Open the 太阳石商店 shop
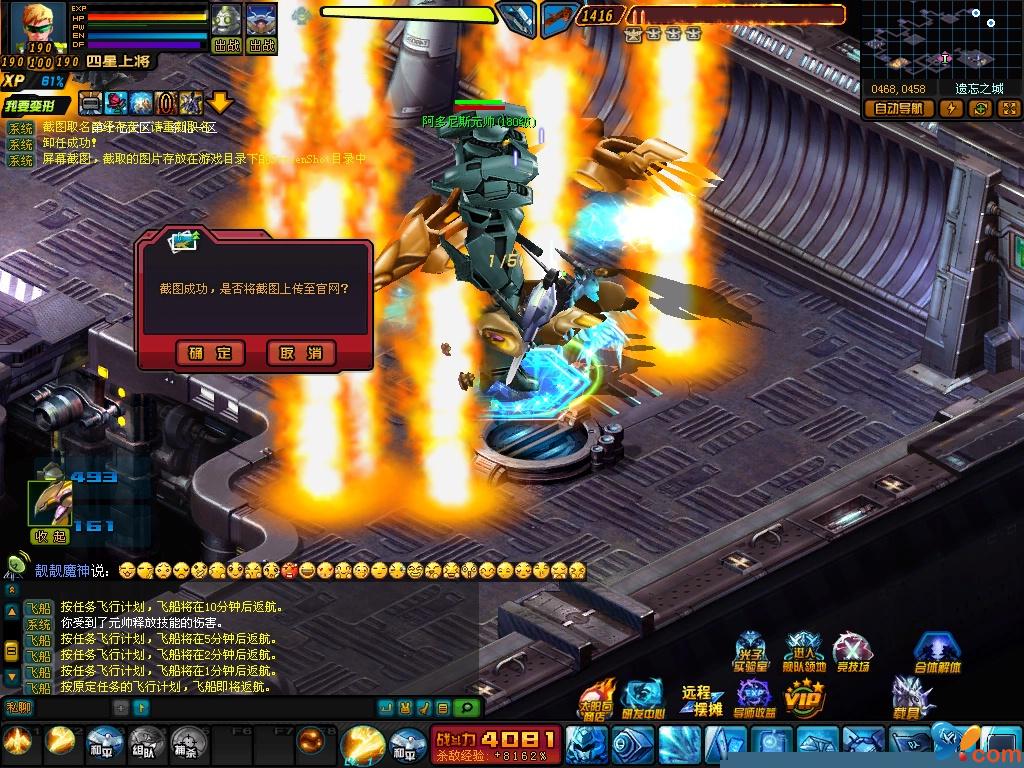The image size is (1024, 768). (x=597, y=698)
